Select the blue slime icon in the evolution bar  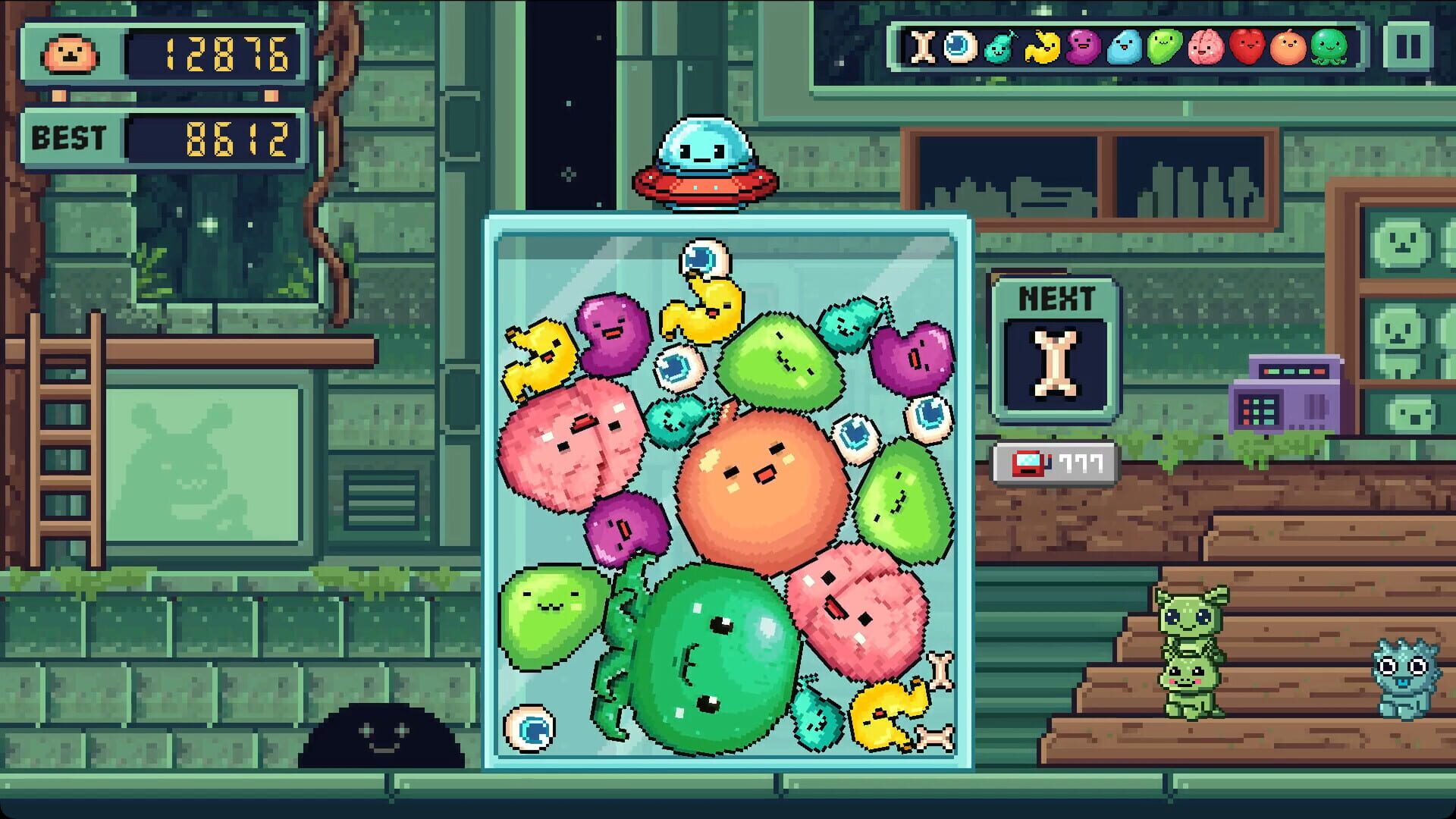click(1126, 47)
